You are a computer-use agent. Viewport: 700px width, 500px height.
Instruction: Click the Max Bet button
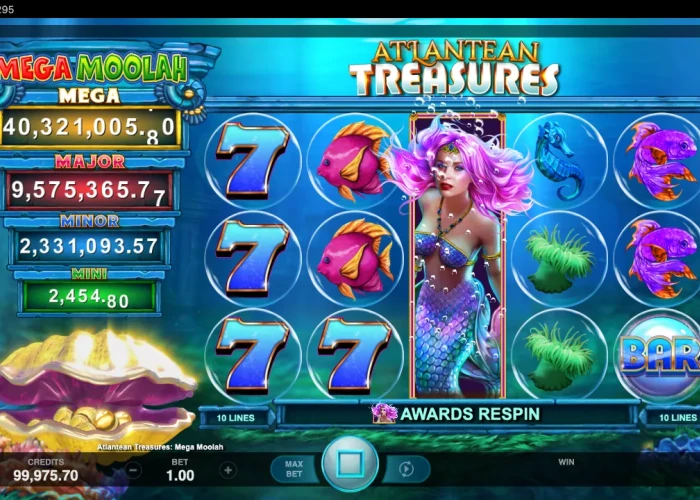click(x=294, y=469)
